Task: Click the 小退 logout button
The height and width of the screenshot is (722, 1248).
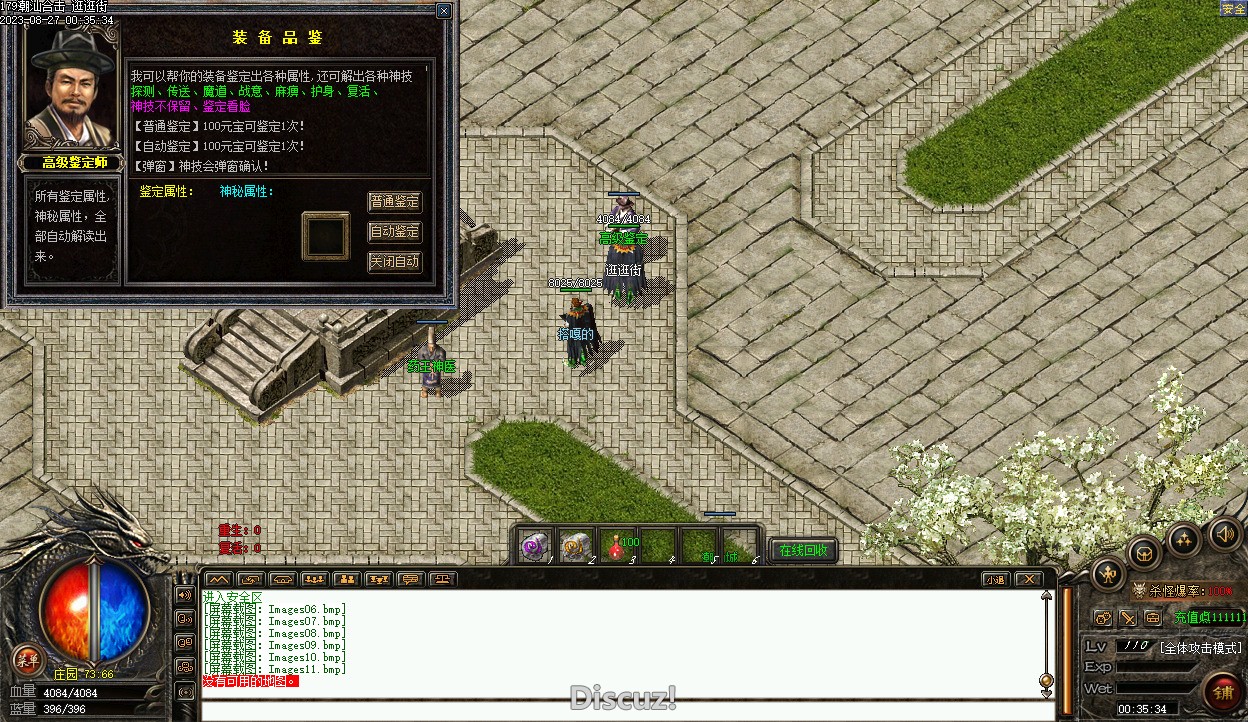Action: (995, 579)
